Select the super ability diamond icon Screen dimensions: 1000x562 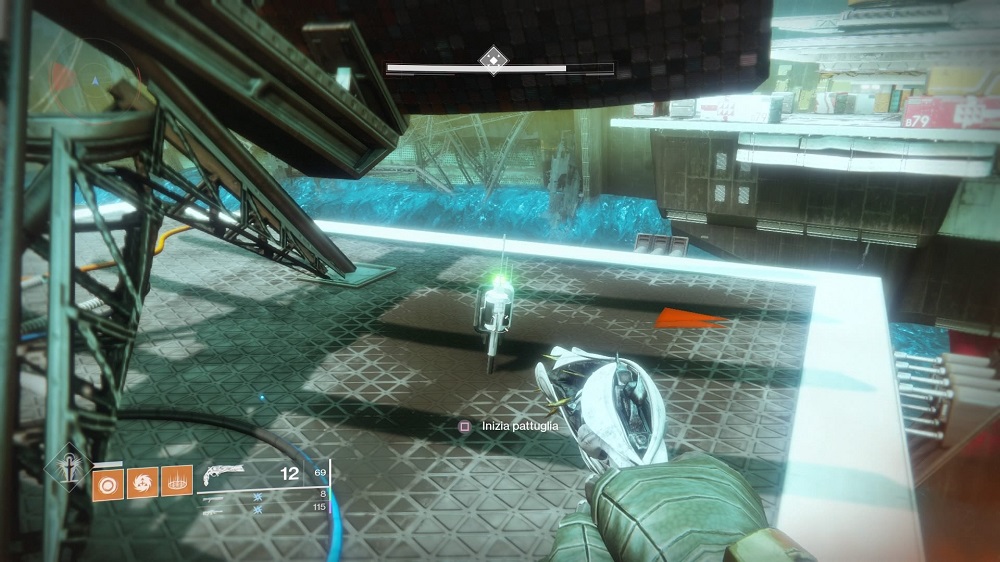[x=67, y=466]
